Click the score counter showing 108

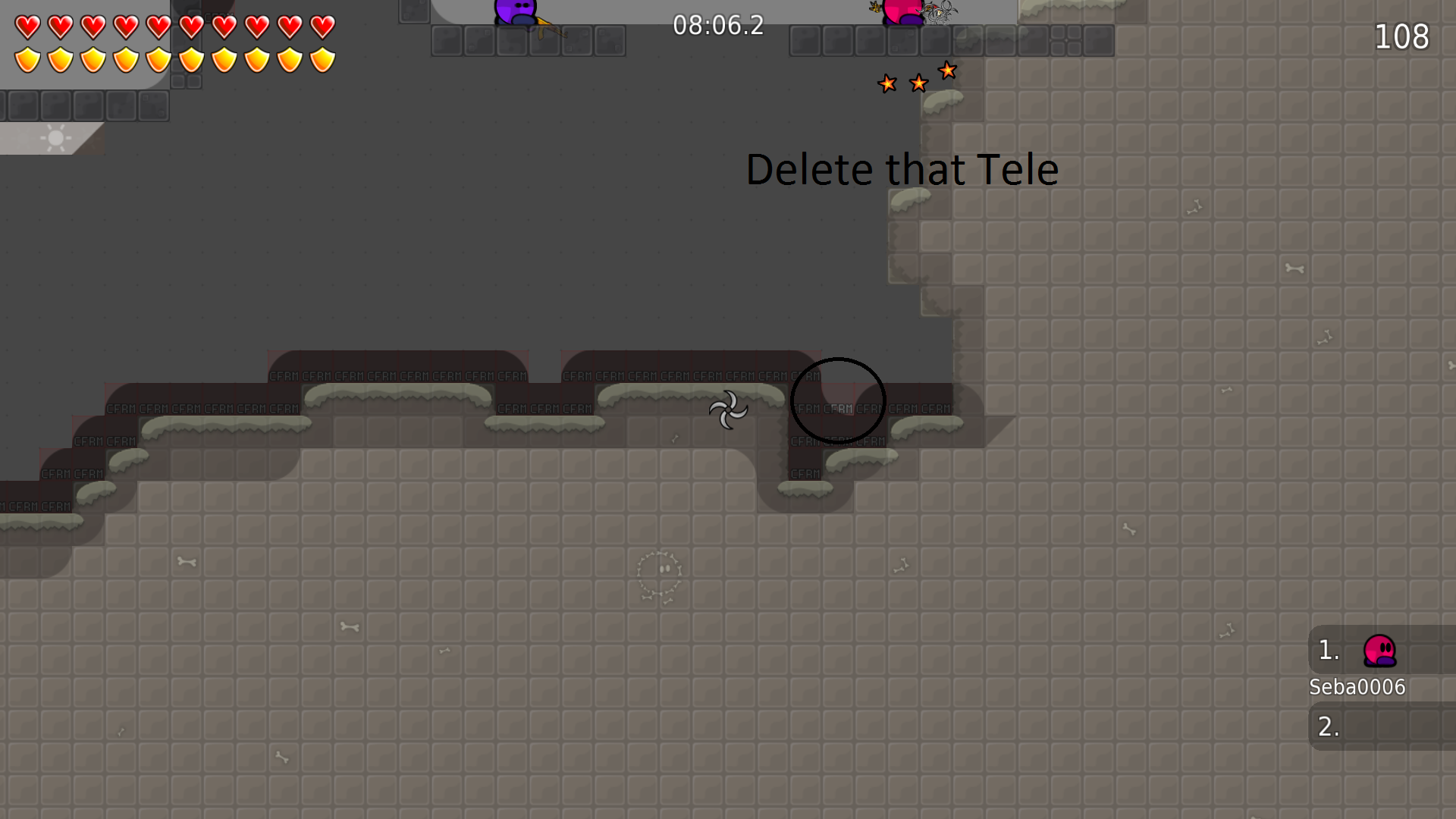pyautogui.click(x=1401, y=36)
